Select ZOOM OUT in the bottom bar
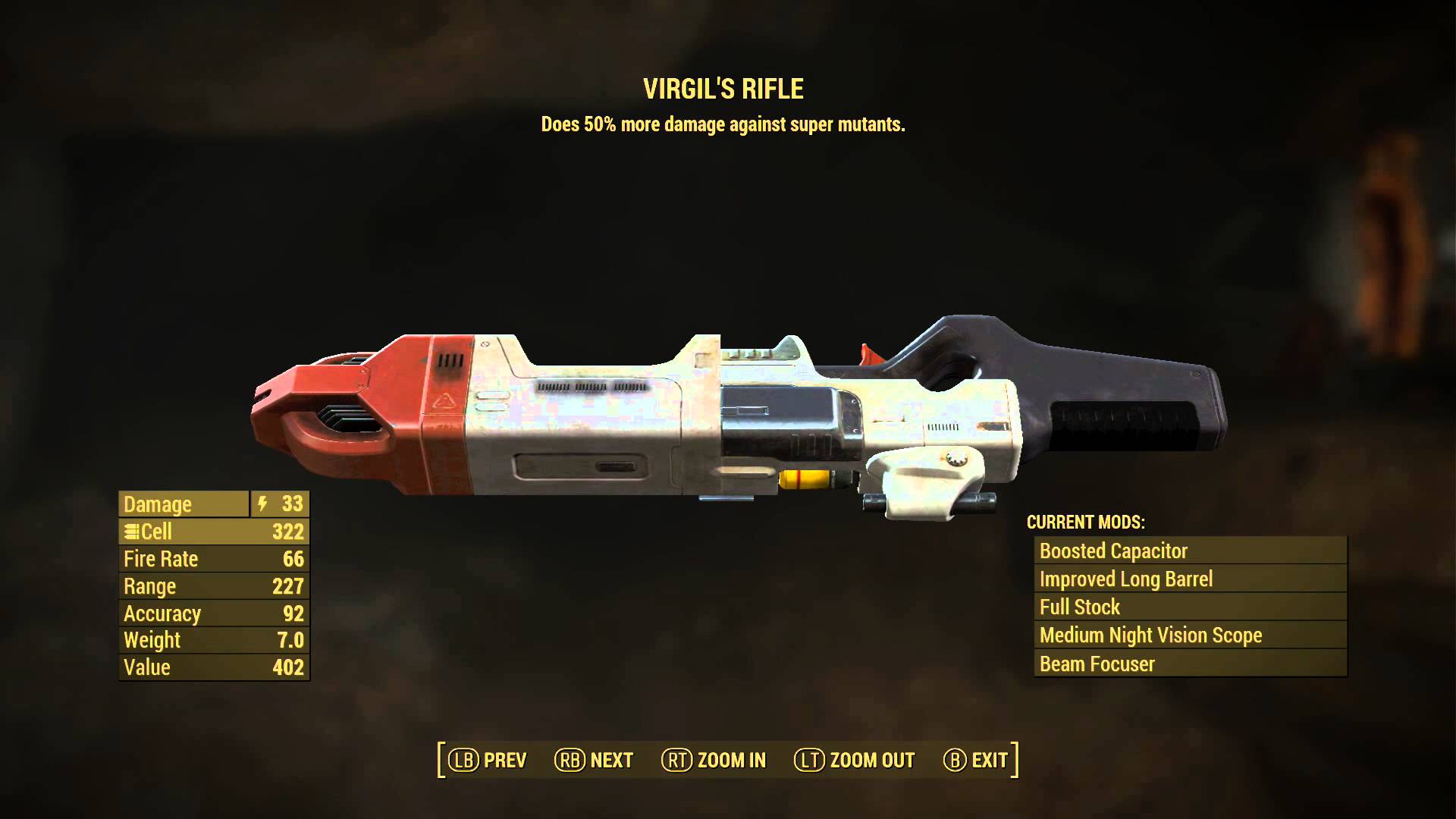Screen dimensions: 1456x819 tap(855, 760)
